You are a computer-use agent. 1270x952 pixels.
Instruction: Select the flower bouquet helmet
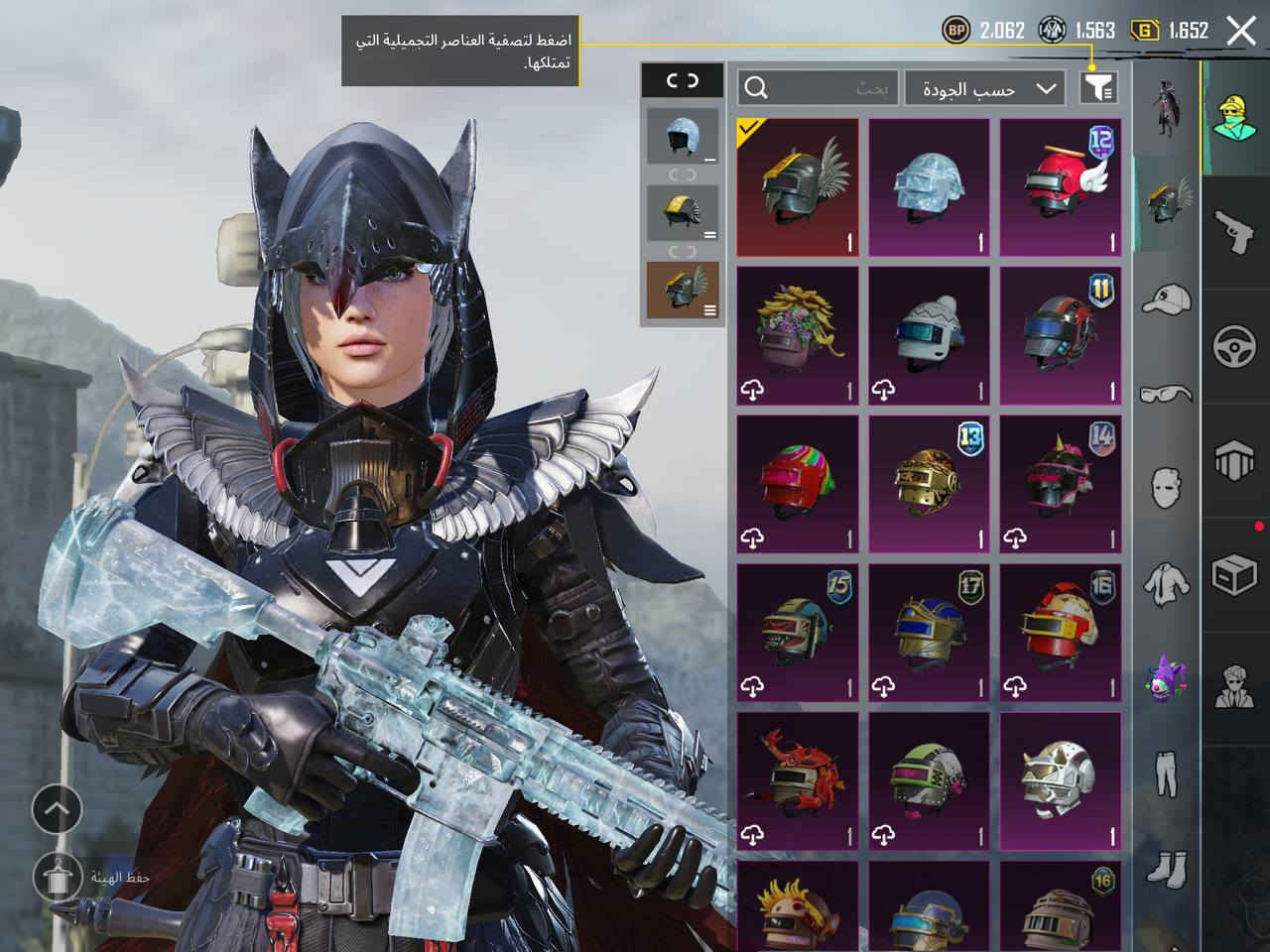[798, 336]
